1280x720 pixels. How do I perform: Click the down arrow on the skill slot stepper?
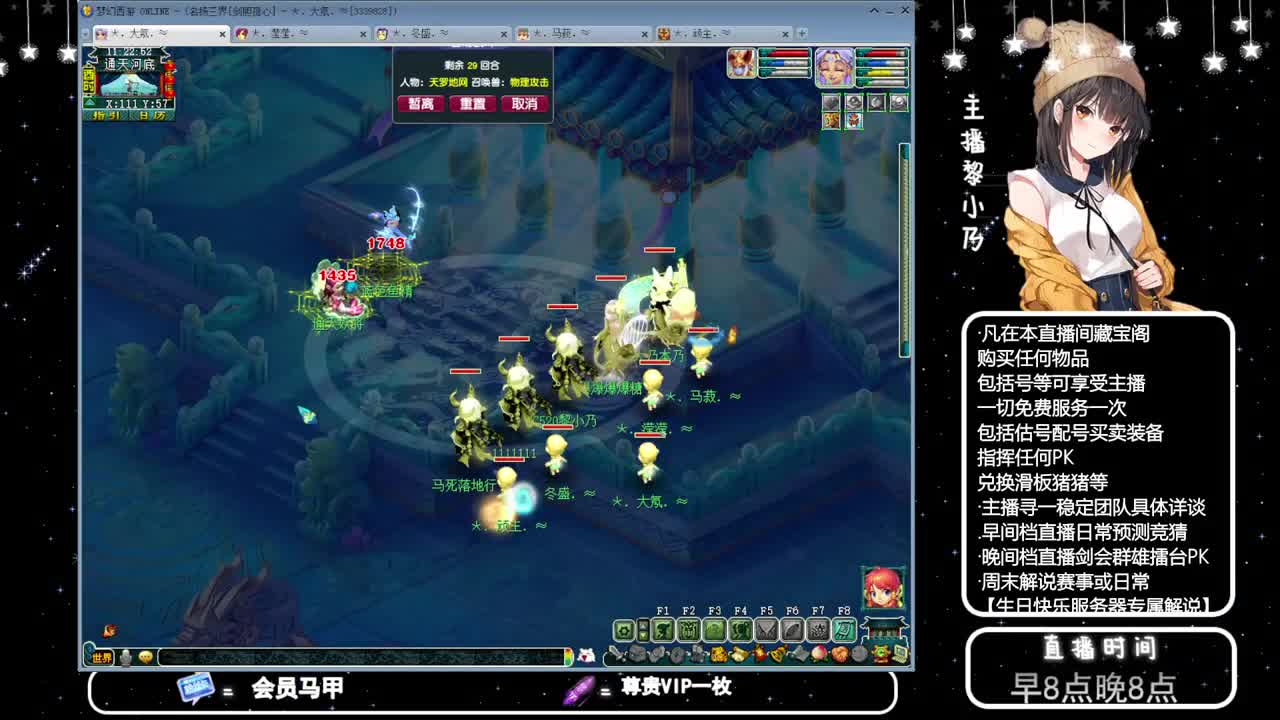(x=643, y=636)
